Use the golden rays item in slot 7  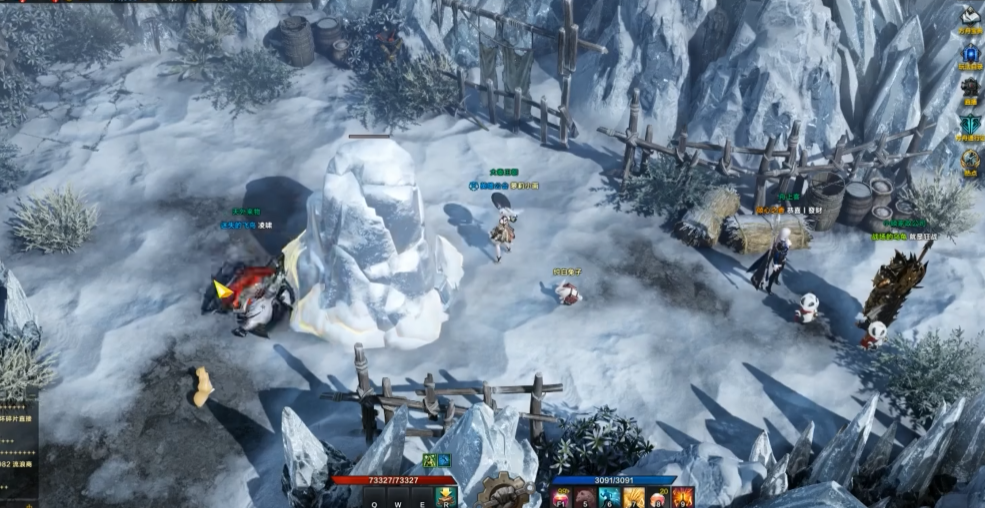pyautogui.click(x=634, y=497)
